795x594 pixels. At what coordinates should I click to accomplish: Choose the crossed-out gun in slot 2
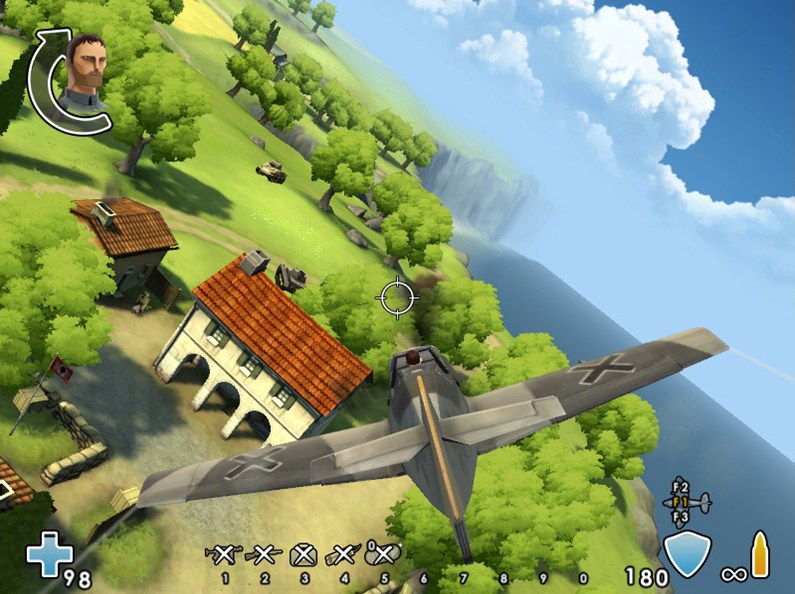point(264,554)
